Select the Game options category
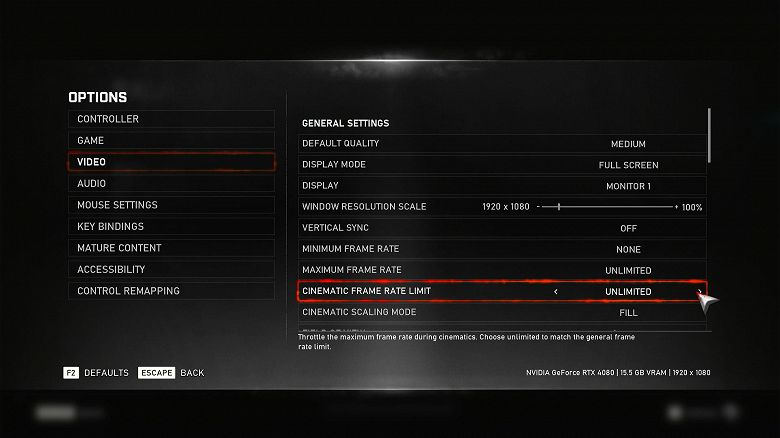Viewport: 780px width, 438px height. (x=171, y=141)
